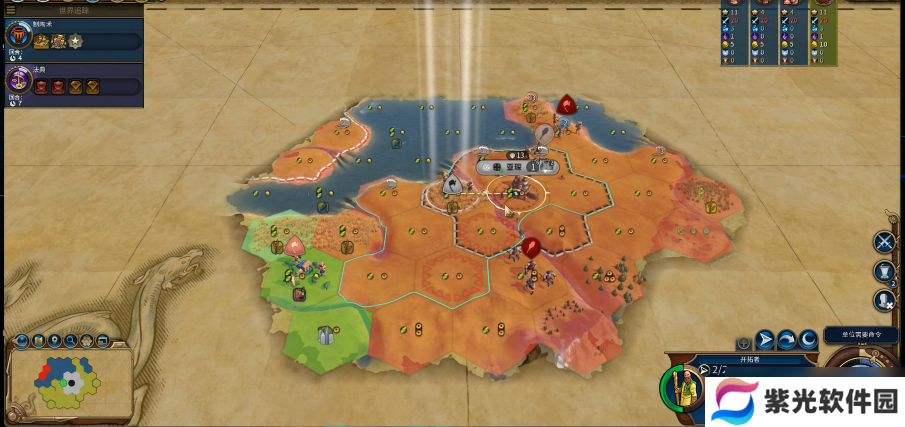Click the "单位需要命令" unit needs orders banner
Image resolution: width=905 pixels, height=427 pixels.
861,334
